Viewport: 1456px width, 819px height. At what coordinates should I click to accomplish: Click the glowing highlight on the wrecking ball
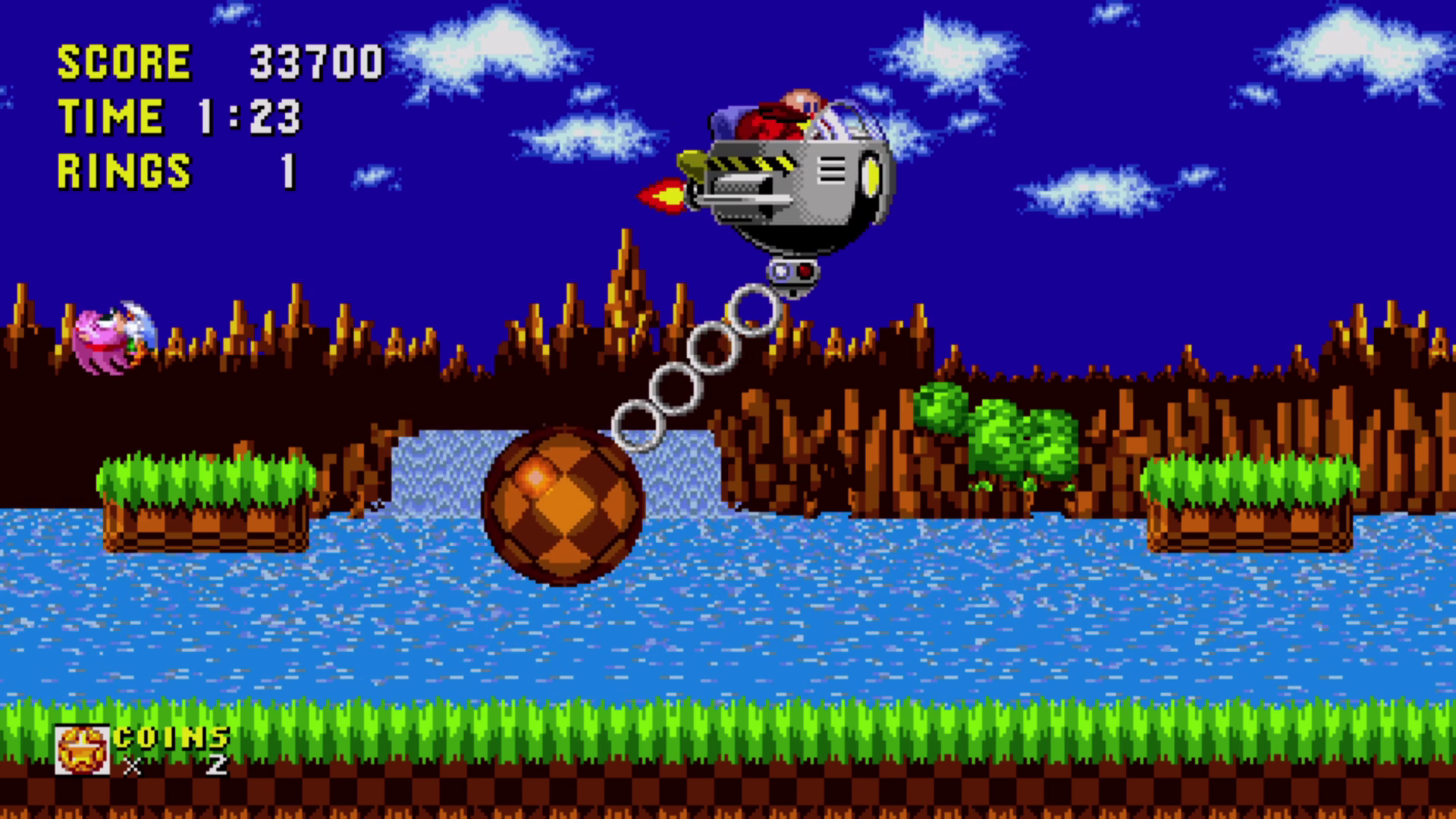pyautogui.click(x=531, y=476)
